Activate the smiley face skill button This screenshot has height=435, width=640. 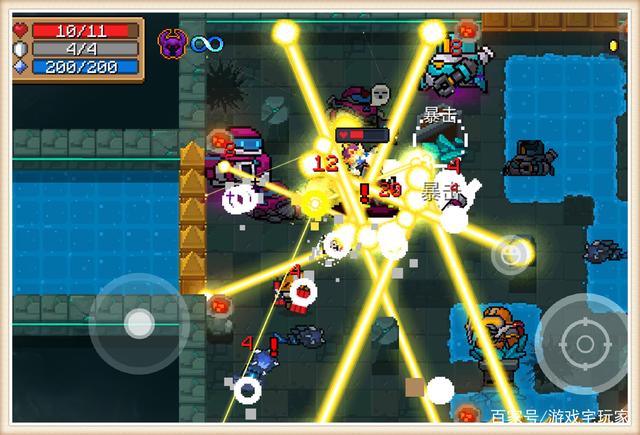511,255
